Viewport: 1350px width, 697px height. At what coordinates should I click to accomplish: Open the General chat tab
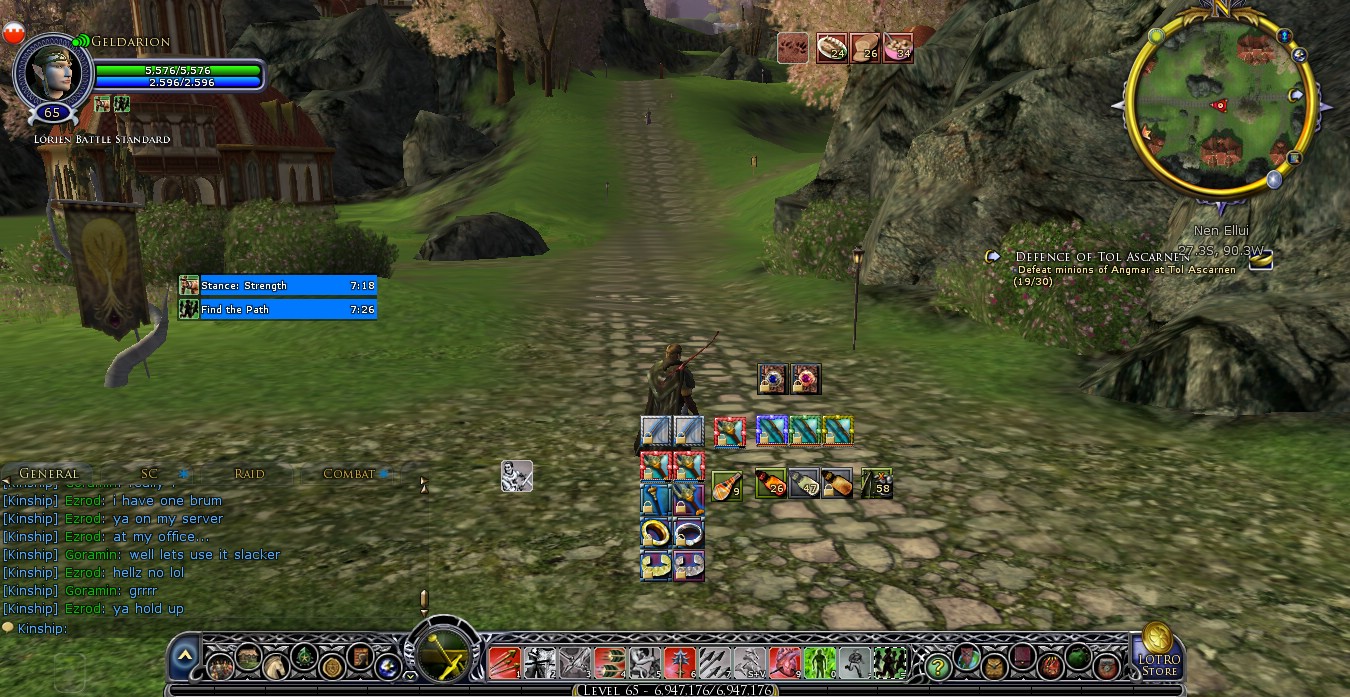[x=48, y=474]
